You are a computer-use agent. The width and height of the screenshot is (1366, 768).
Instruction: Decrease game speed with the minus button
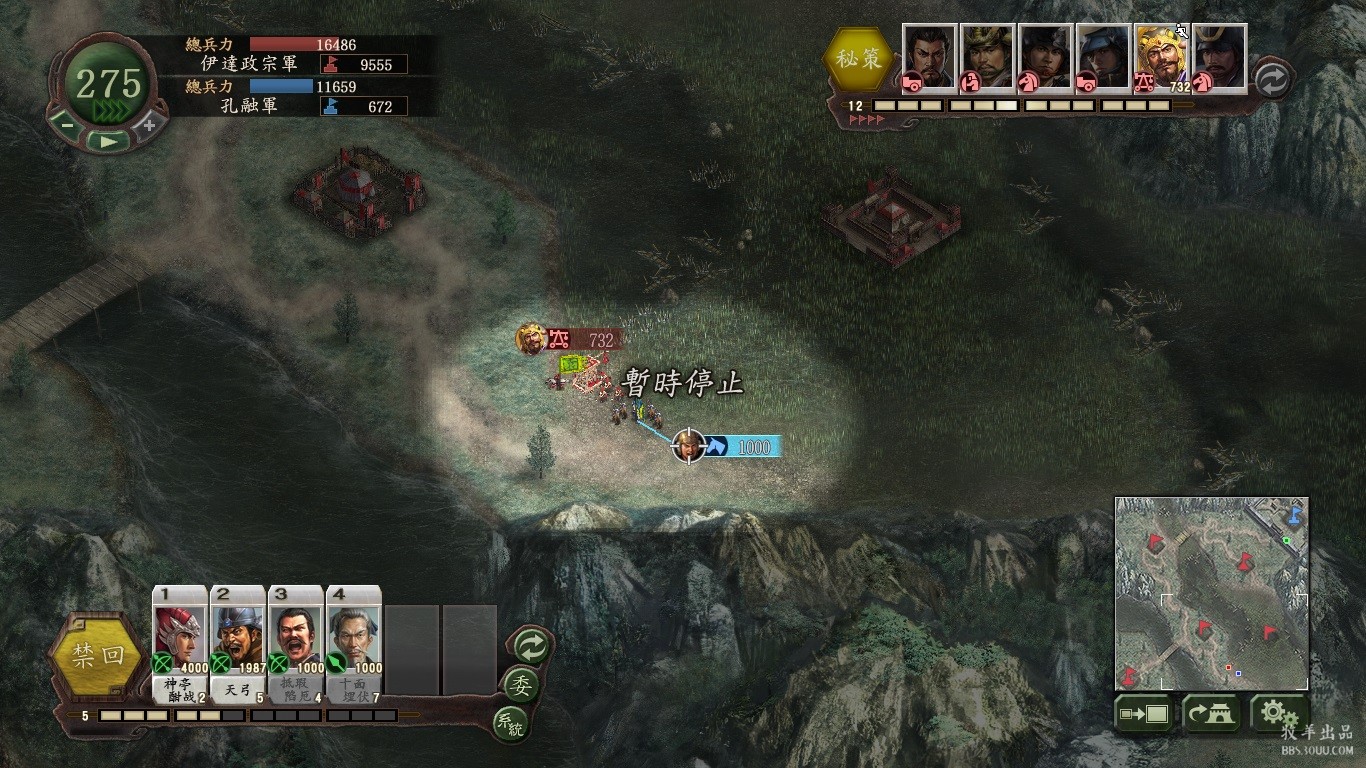coord(66,125)
